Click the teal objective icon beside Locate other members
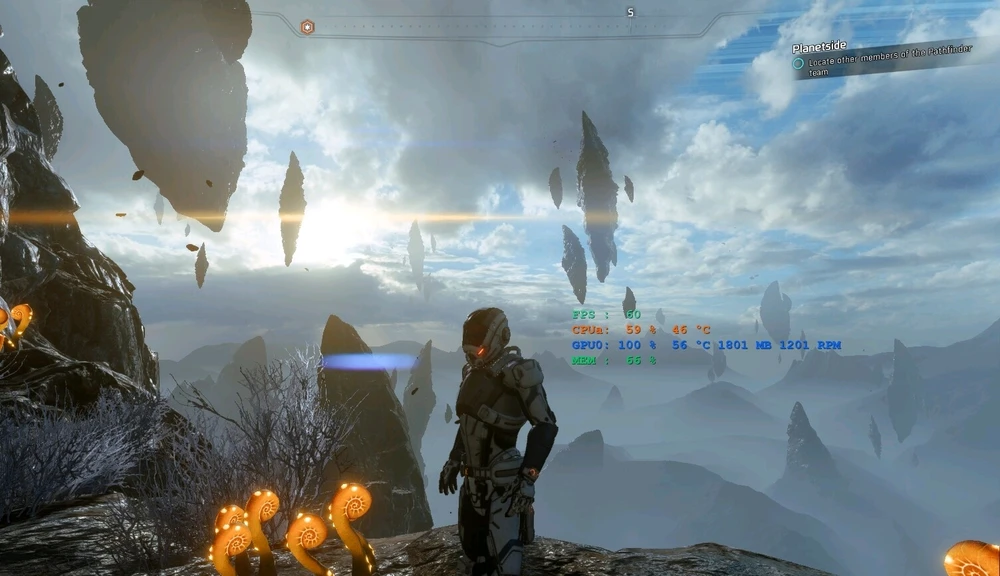The image size is (1000, 576). pos(798,64)
